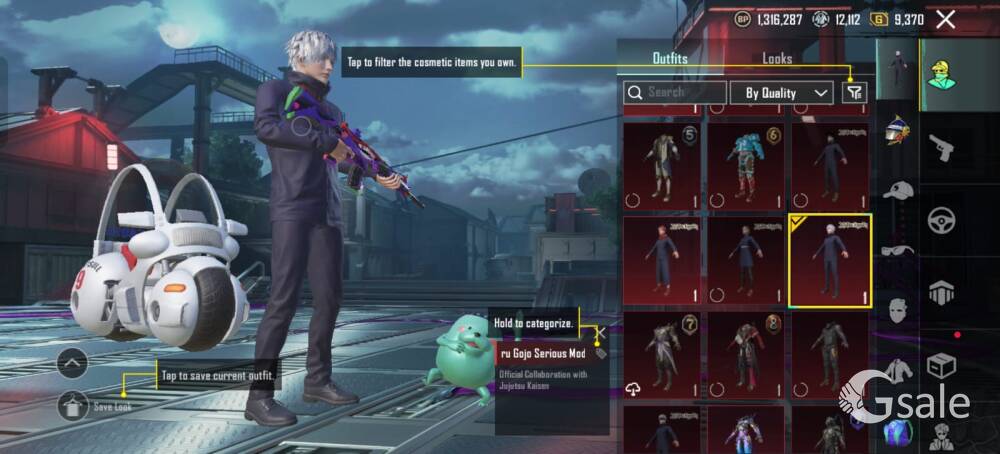
Task: Click the outfit Search field
Action: pos(675,93)
